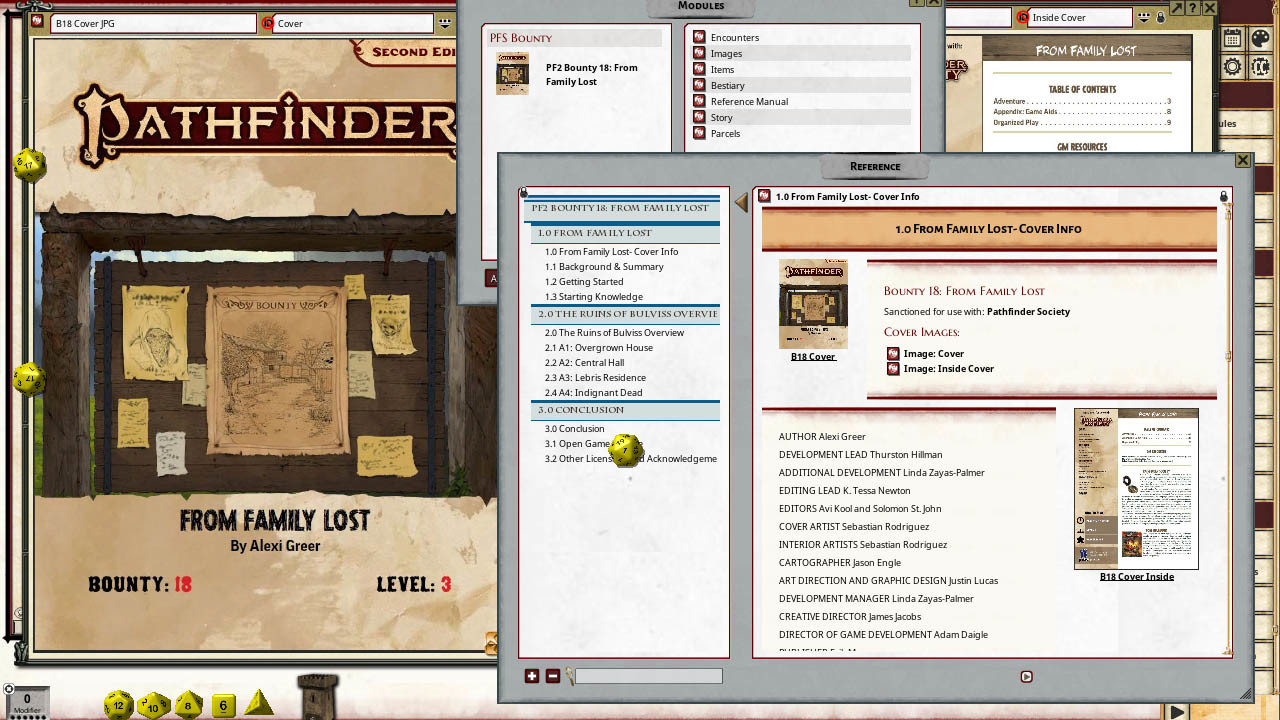1280x720 pixels.
Task: Click the dice tower to roll hidden
Action: [x=317, y=700]
